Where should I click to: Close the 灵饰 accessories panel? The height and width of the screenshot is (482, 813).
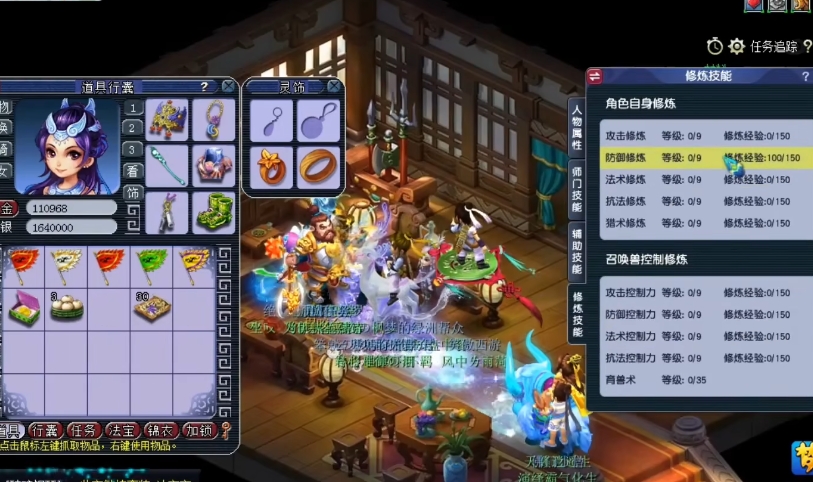coord(334,87)
